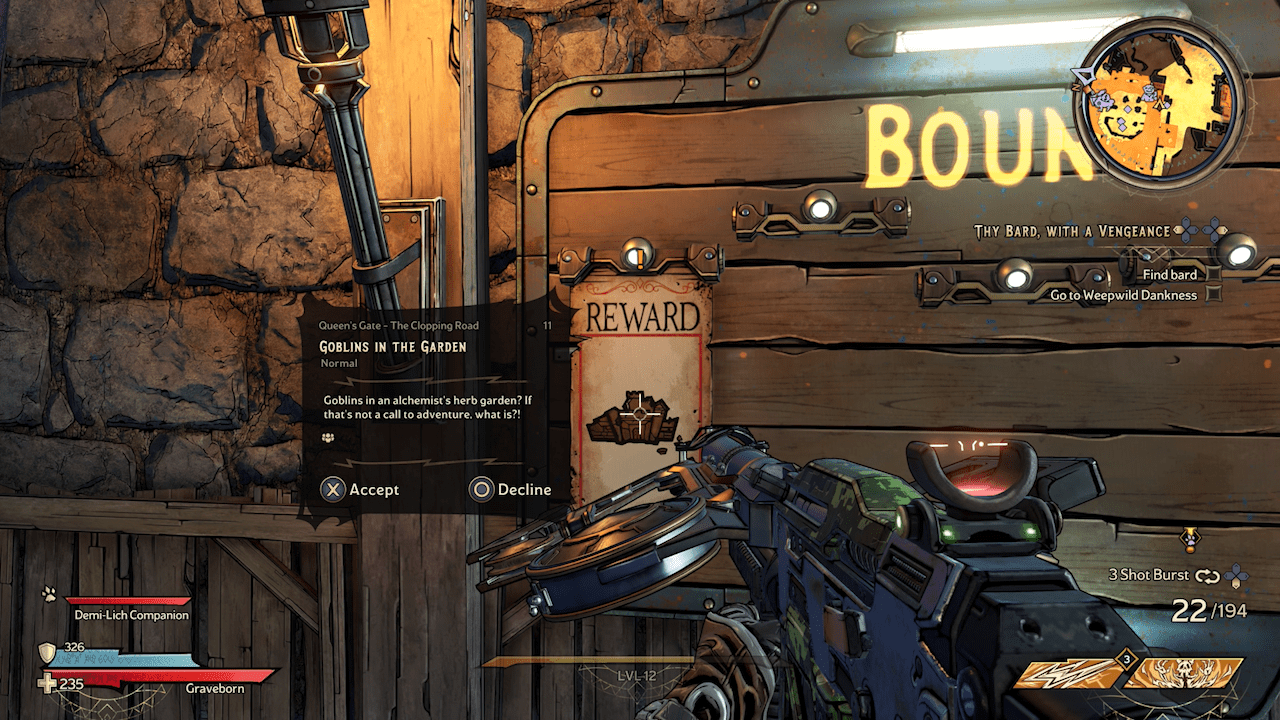Viewport: 1280px width, 720px height.
Task: Tick the Go to Weepwild Dankness checkbox
Action: pyautogui.click(x=1214, y=295)
